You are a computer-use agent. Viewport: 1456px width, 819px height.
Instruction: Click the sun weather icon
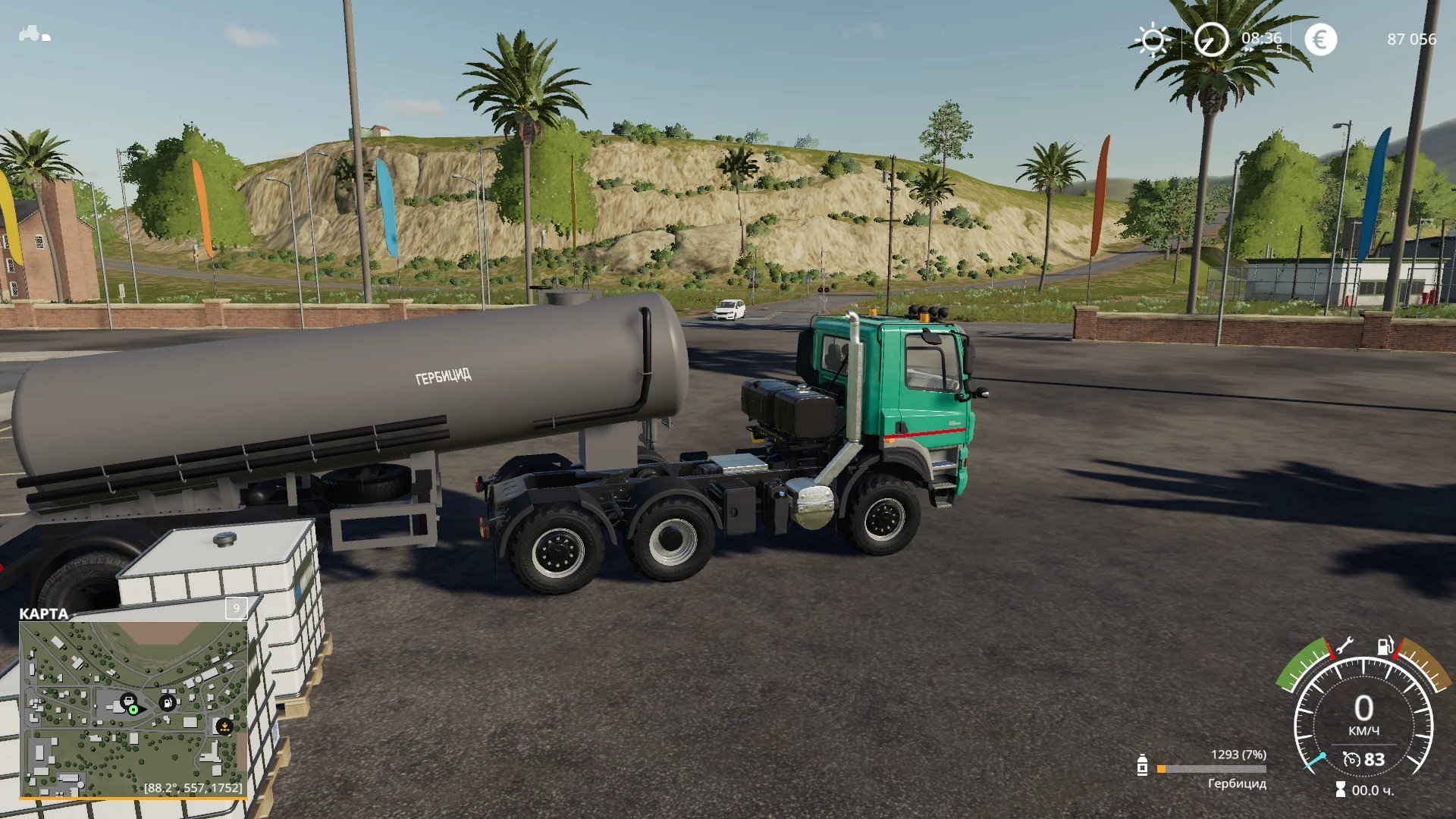[1152, 39]
